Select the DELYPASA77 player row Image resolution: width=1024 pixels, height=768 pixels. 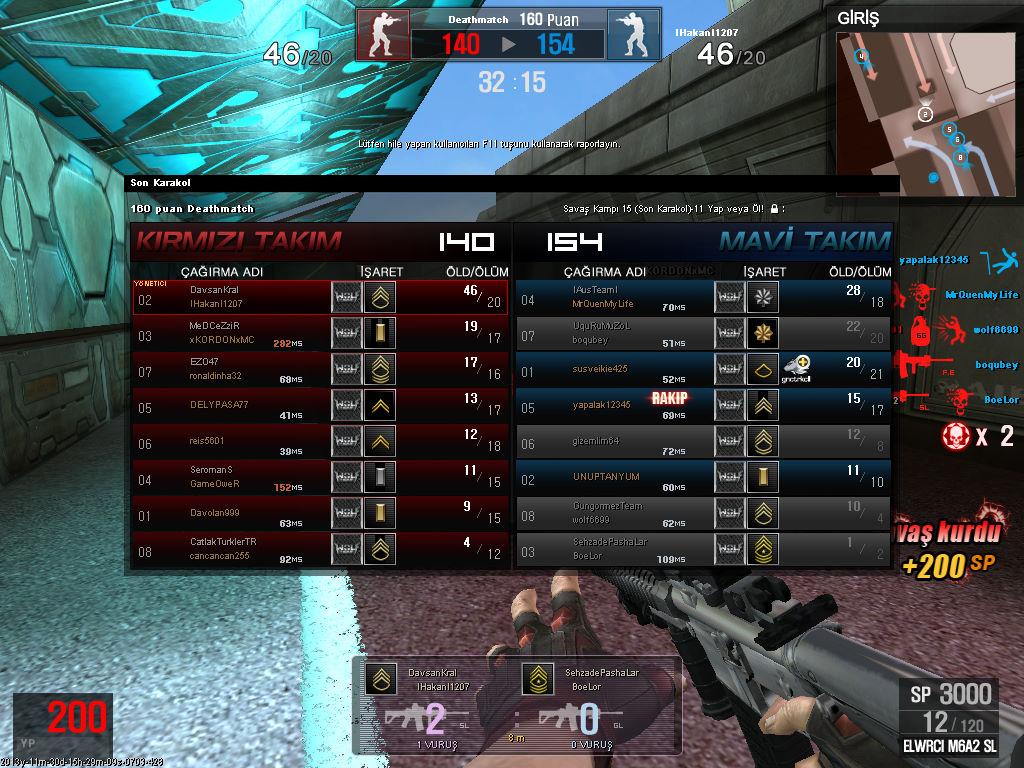(x=320, y=405)
